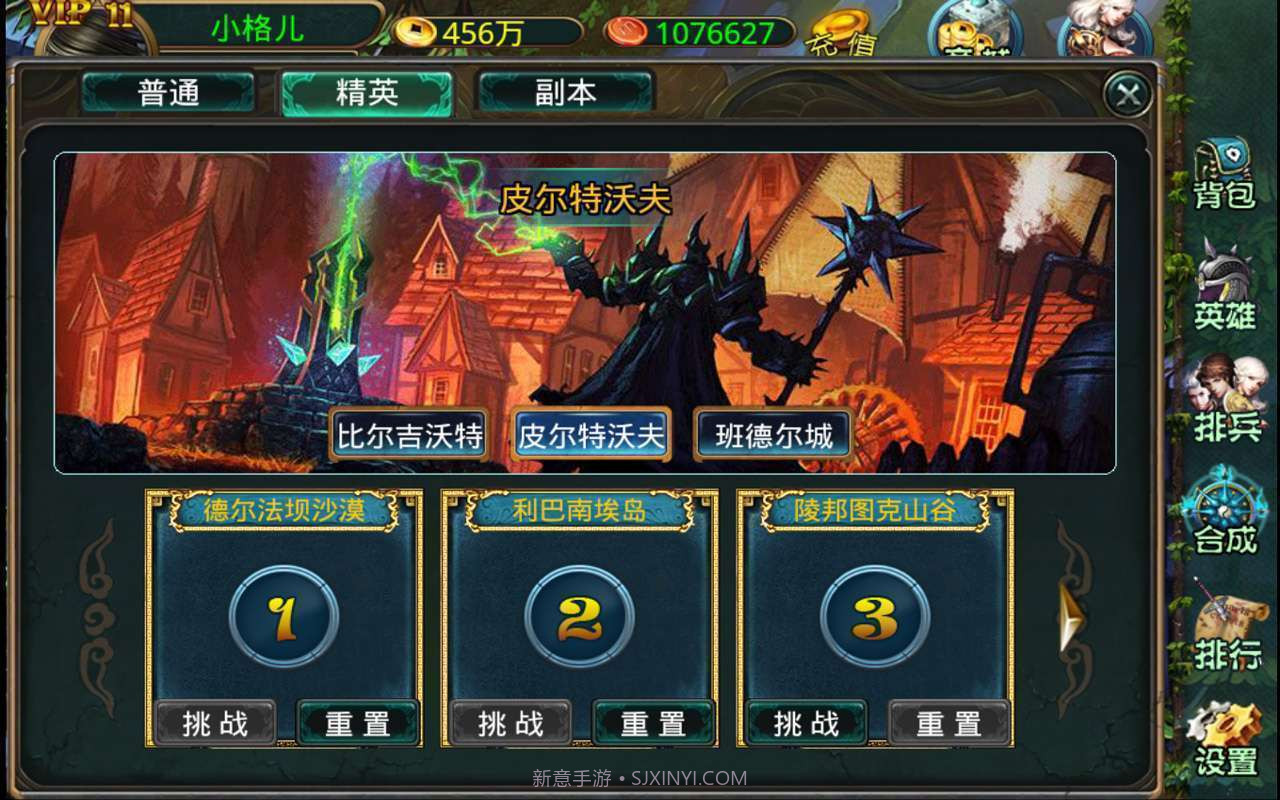Viewport: 1280px width, 800px height.
Task: Click the 挑战 button under 德尔法坝沙漠
Action: (215, 722)
